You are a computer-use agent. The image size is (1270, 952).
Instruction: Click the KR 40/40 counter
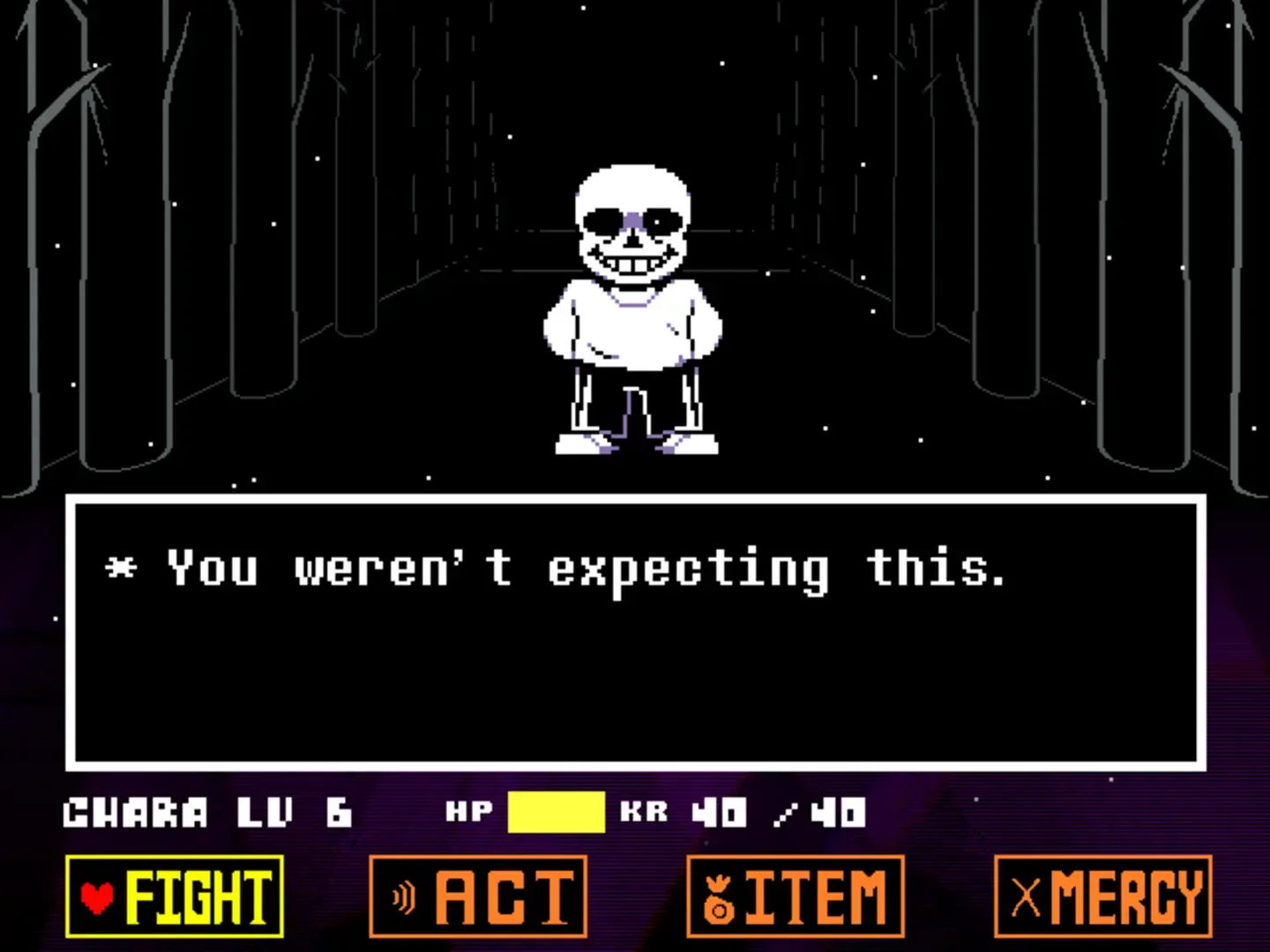coord(741,813)
